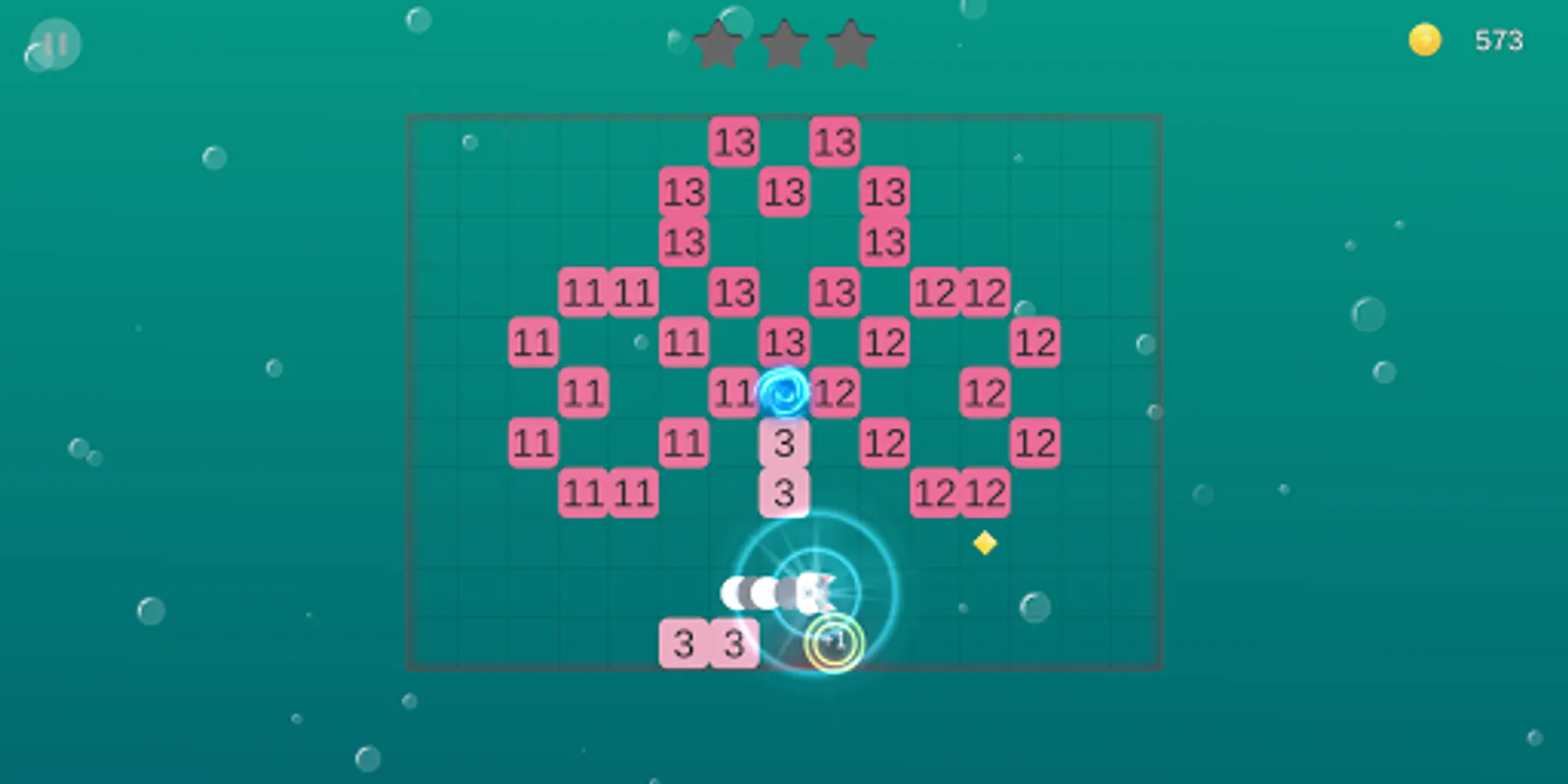Click the leftmost brick numbered 11
Screen dimensions: 1568x784
534,341
